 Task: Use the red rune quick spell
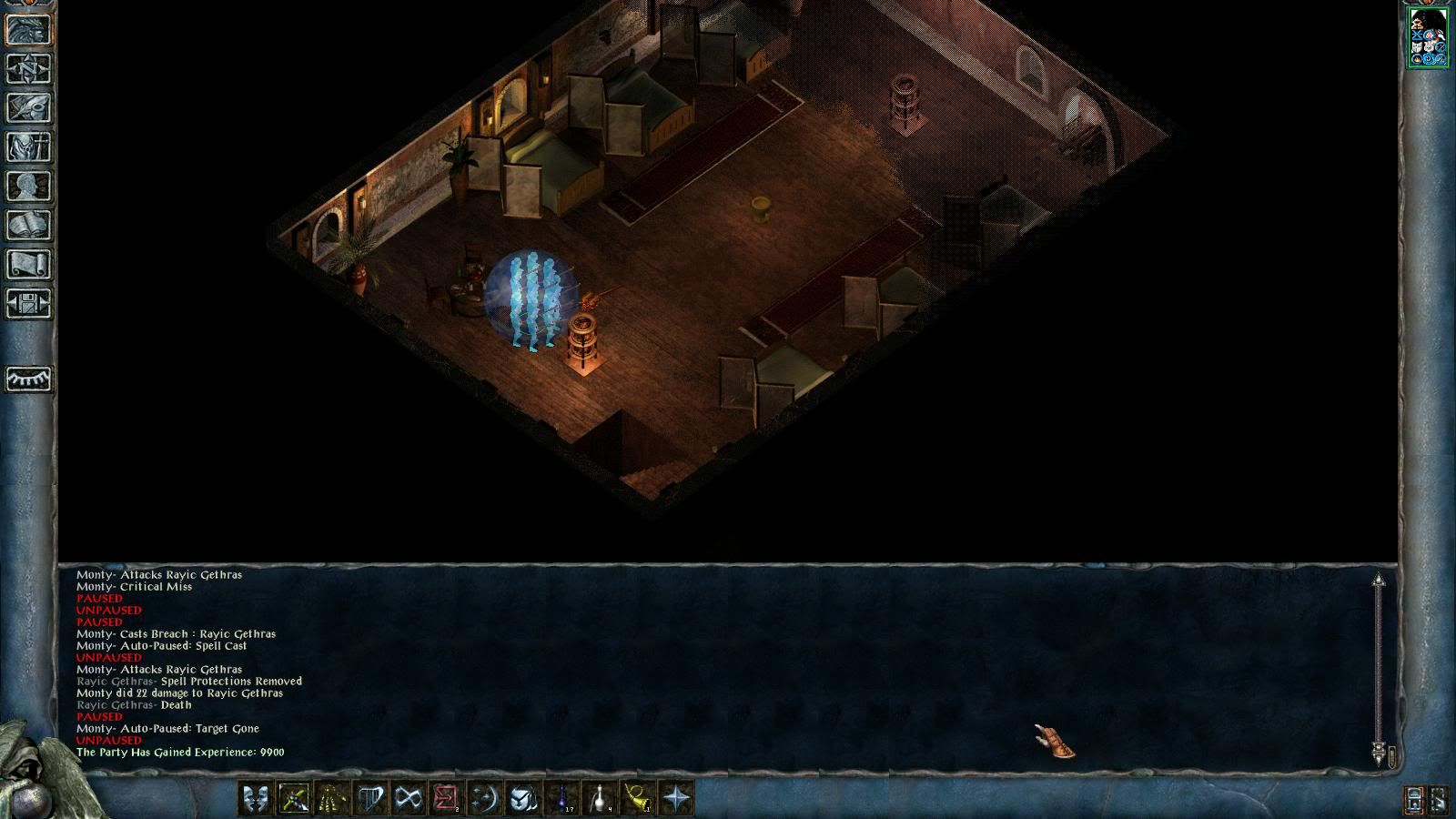pyautogui.click(x=446, y=799)
